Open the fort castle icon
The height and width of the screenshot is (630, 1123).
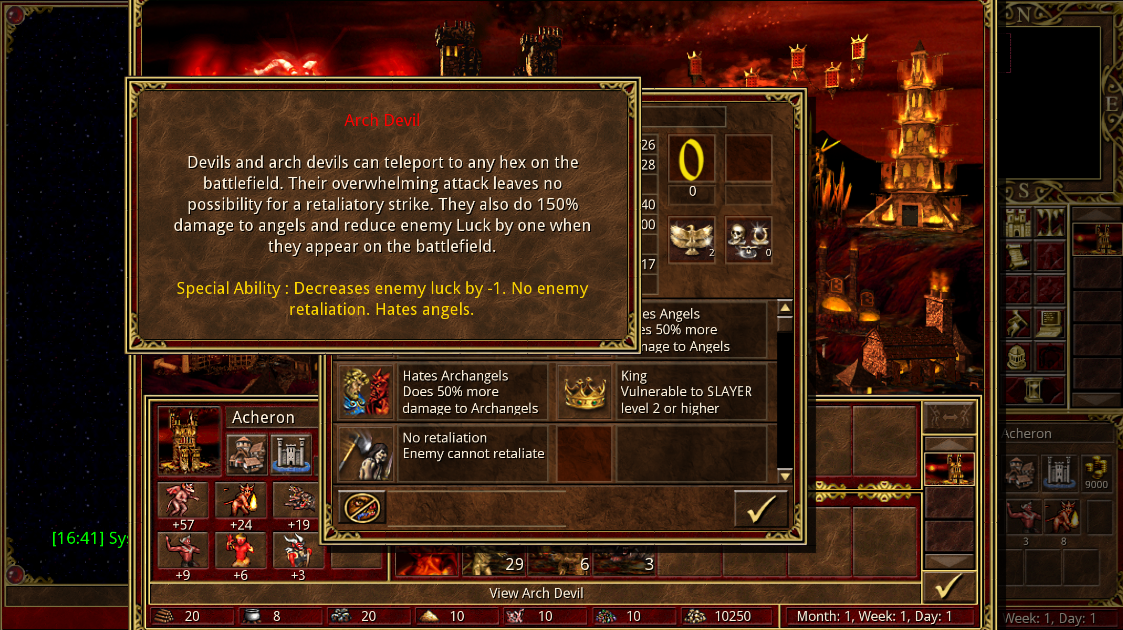tap(292, 452)
